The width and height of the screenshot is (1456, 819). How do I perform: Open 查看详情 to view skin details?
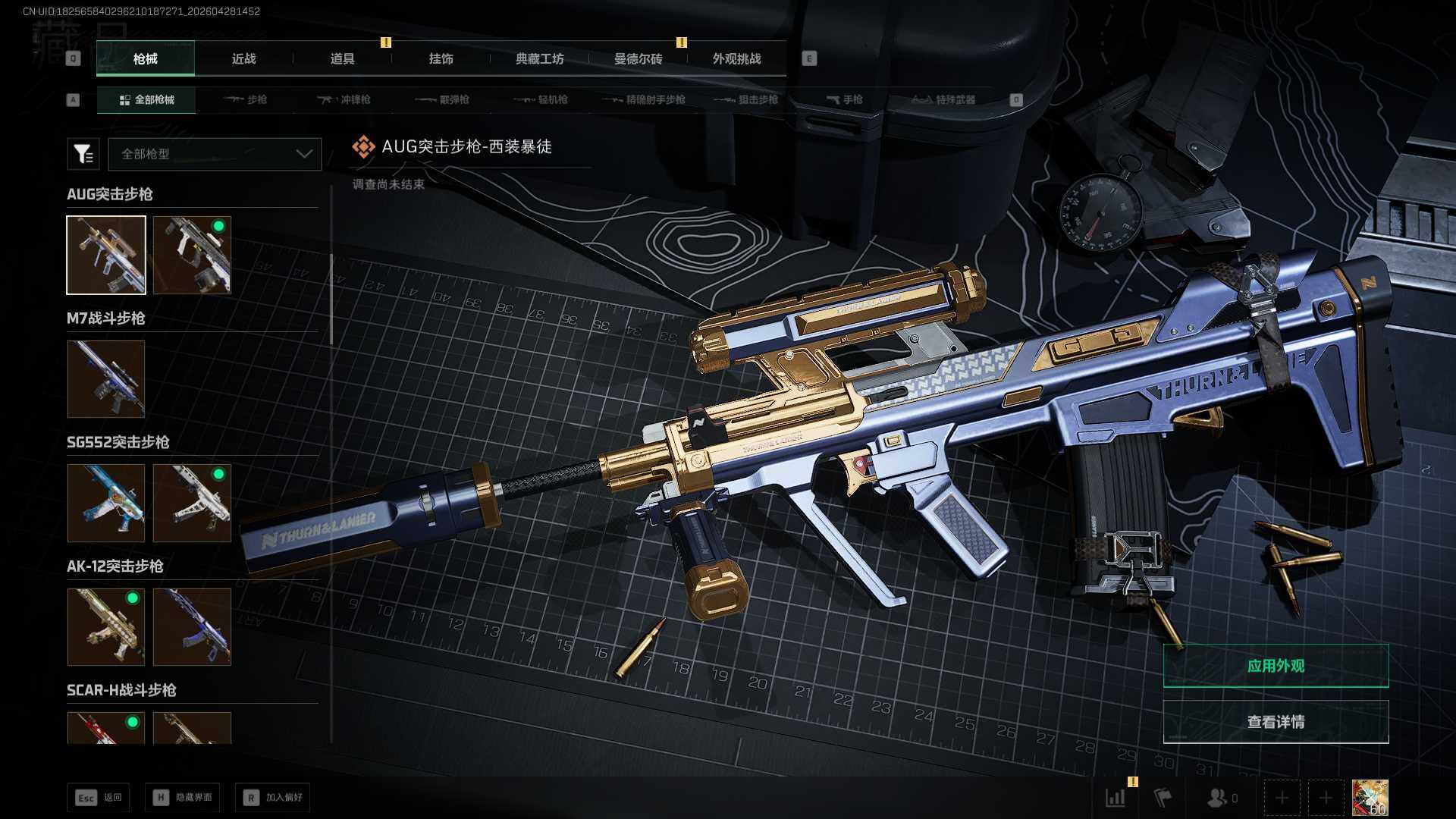click(1276, 722)
